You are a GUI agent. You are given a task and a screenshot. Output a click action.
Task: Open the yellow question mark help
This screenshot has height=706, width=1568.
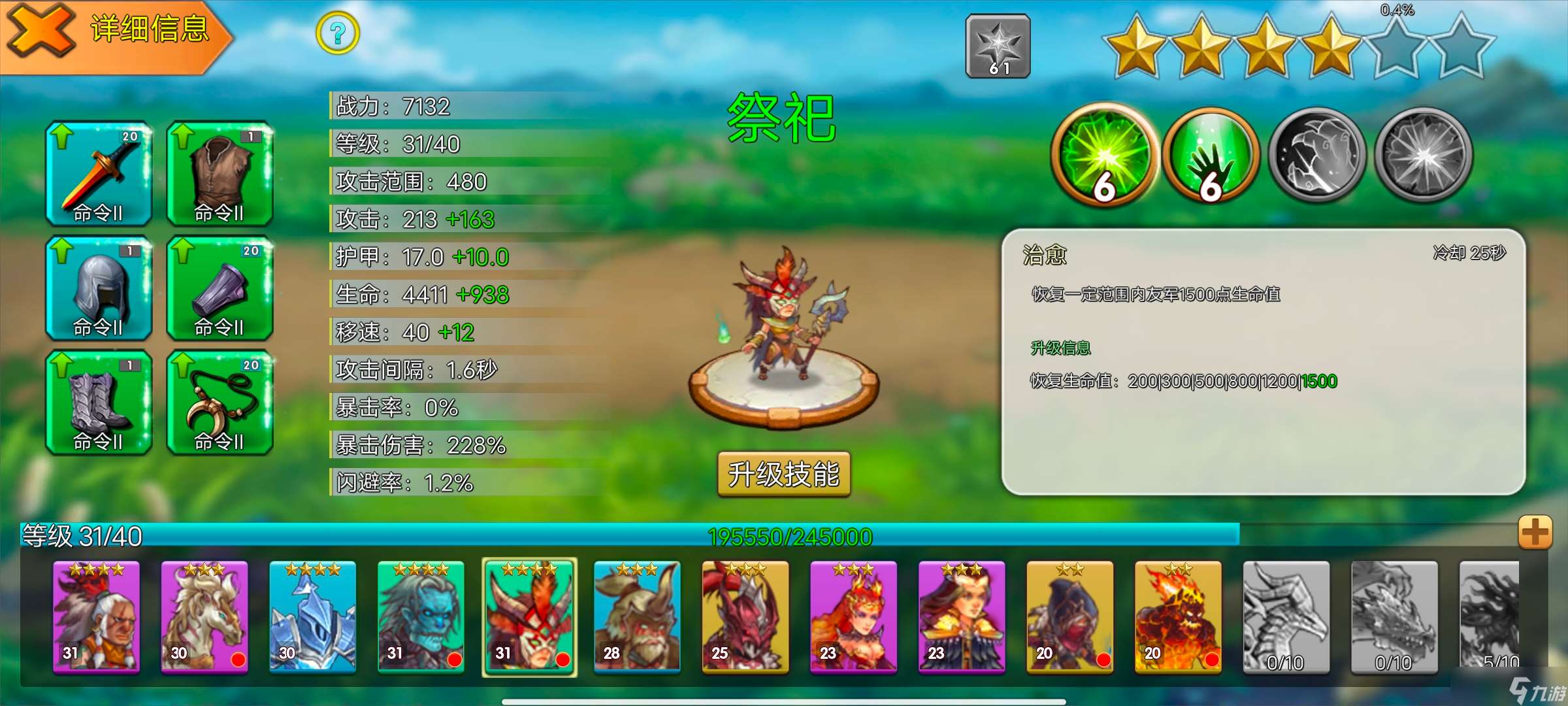337,33
